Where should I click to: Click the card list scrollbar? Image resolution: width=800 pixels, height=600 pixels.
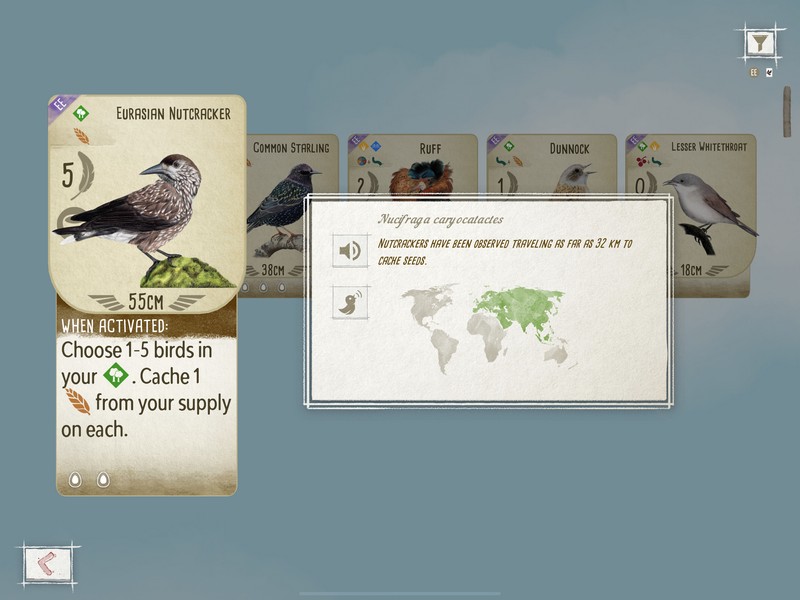pyautogui.click(x=786, y=110)
